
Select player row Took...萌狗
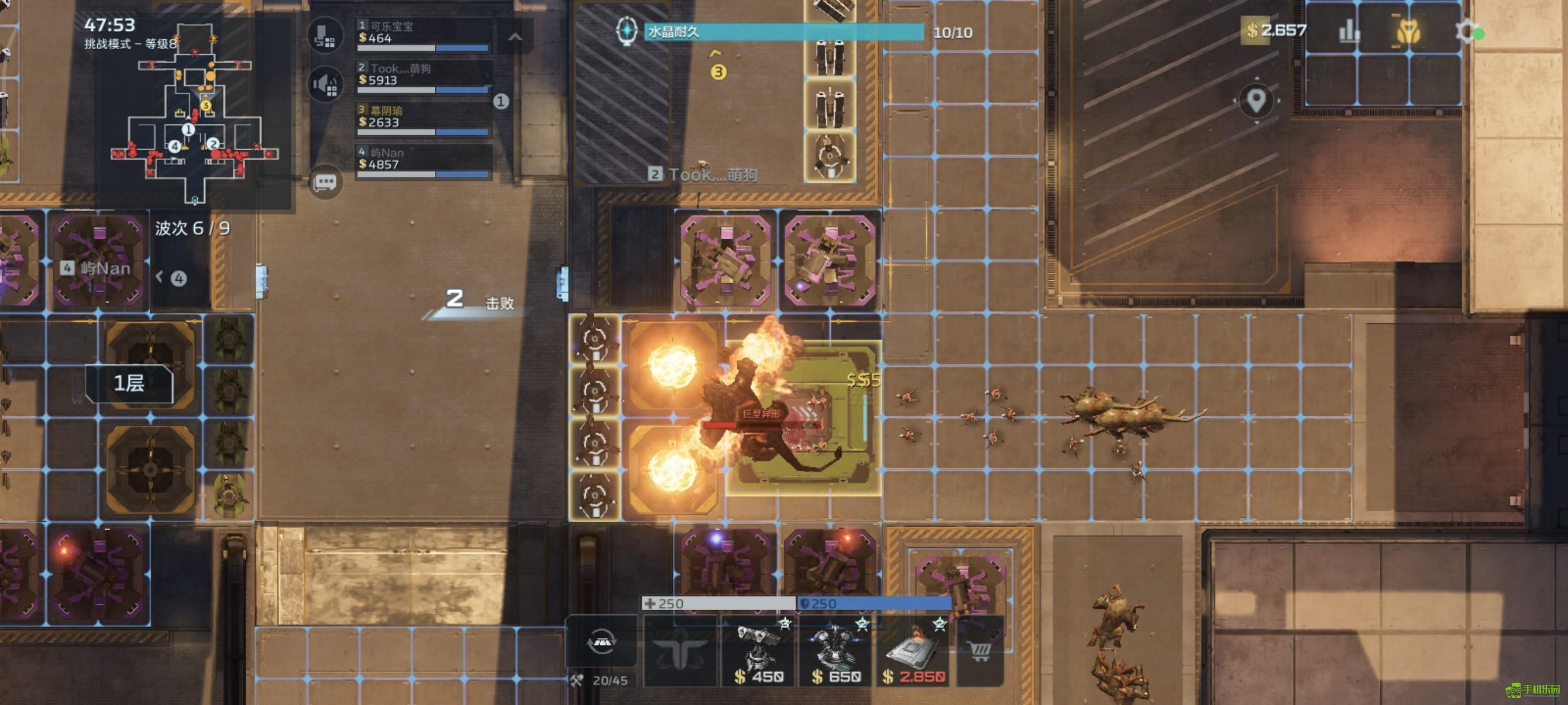coord(424,77)
